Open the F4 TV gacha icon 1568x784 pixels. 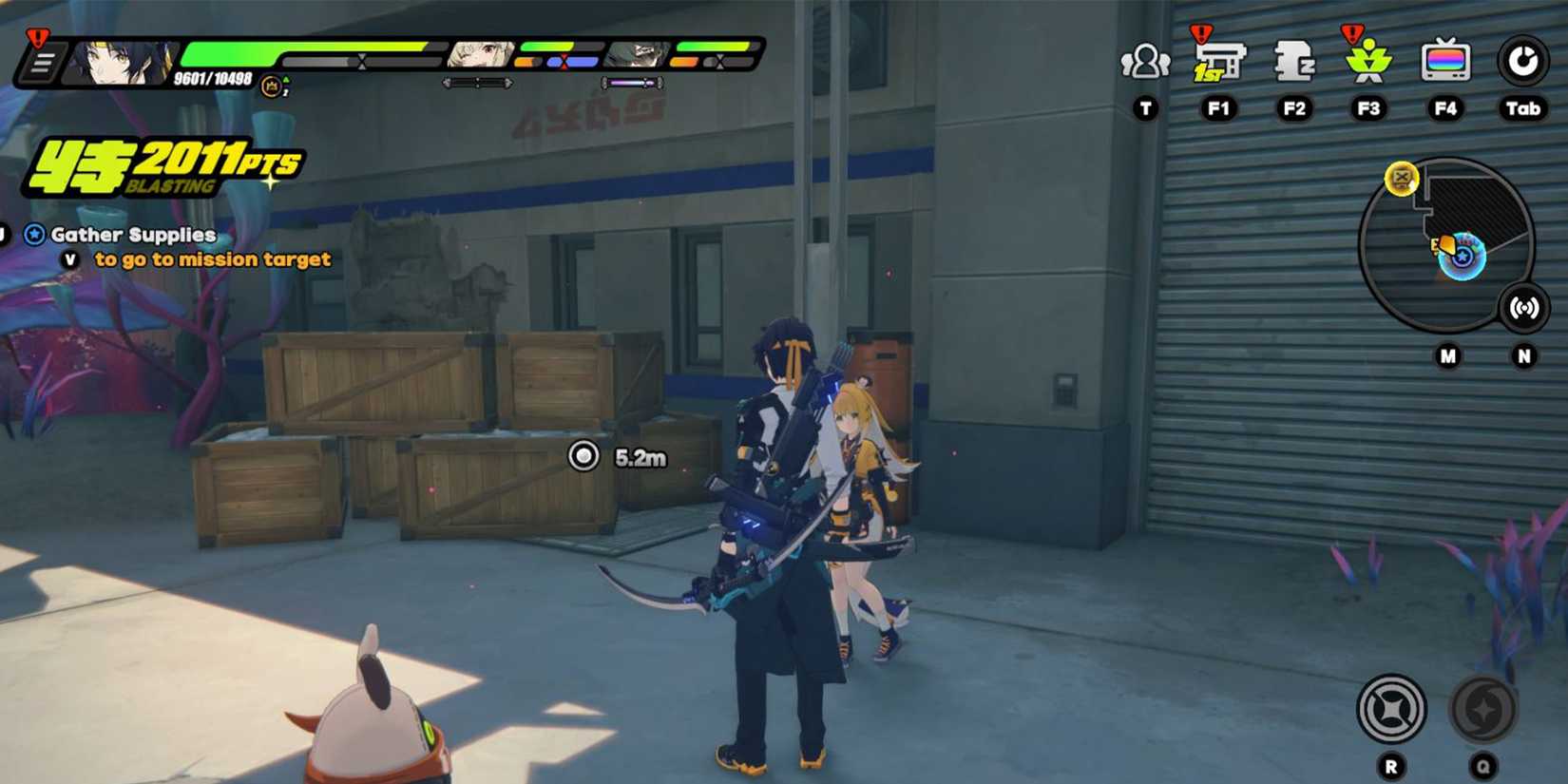coord(1444,61)
